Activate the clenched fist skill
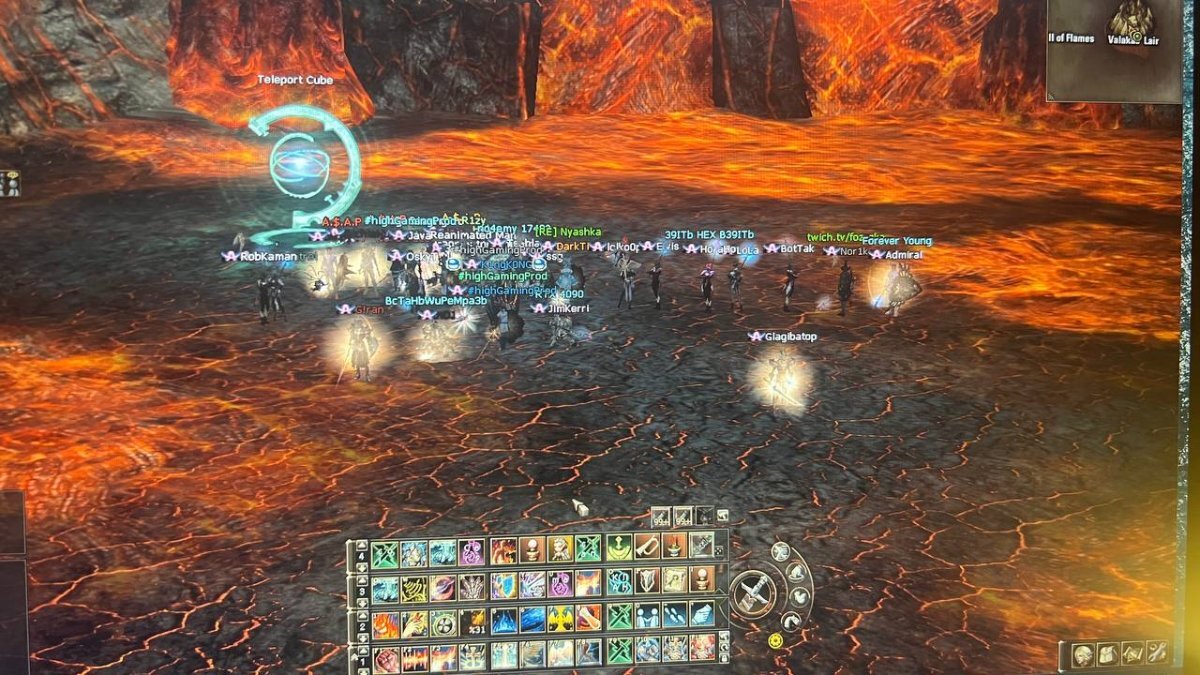Image resolution: width=1200 pixels, height=675 pixels. point(386,657)
